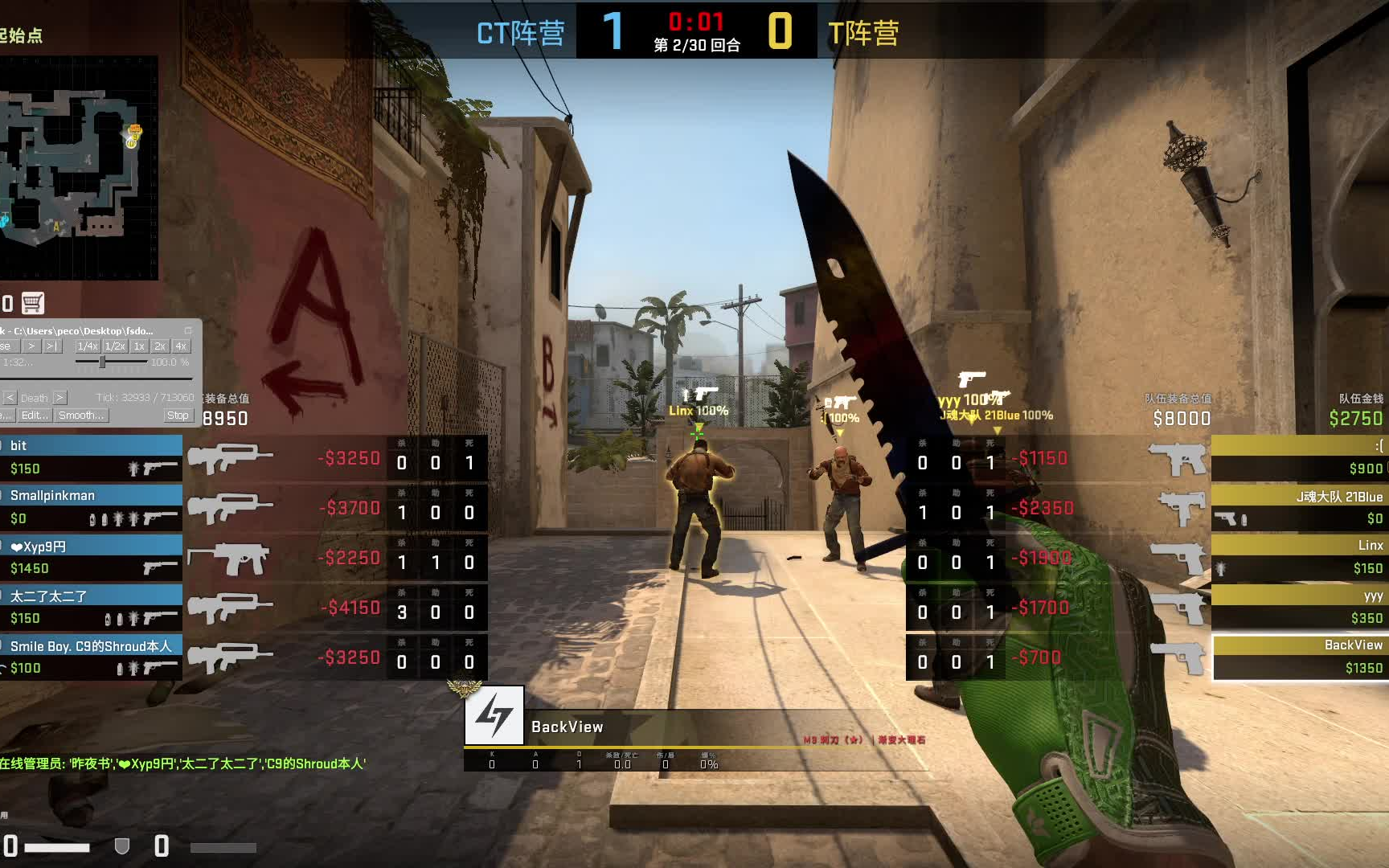Click the demo tick timeline bar
This screenshot has height=868, width=1389.
tap(96, 379)
